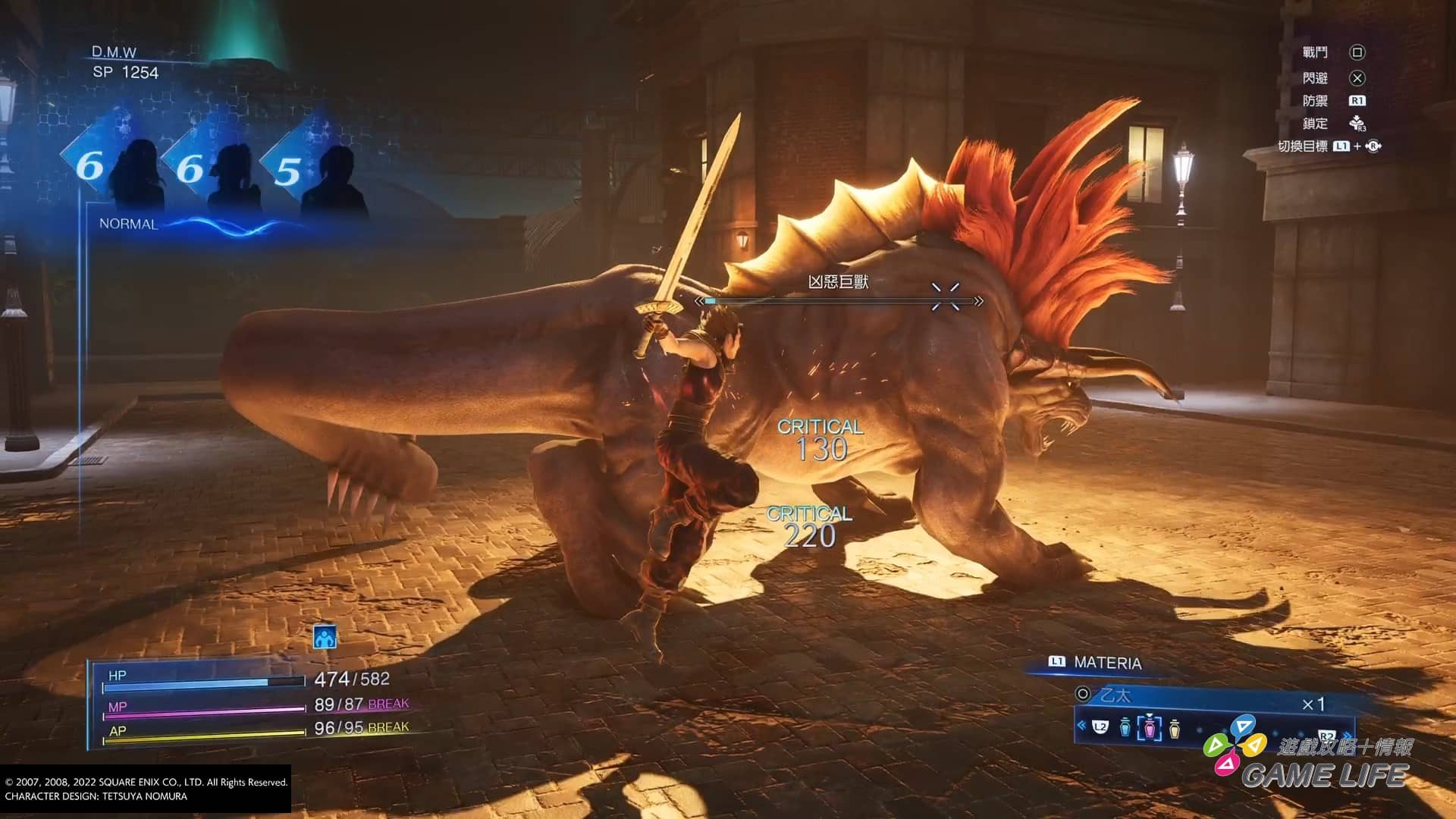The width and height of the screenshot is (1456, 819).
Task: Click the blue figure status icon
Action: click(x=325, y=638)
